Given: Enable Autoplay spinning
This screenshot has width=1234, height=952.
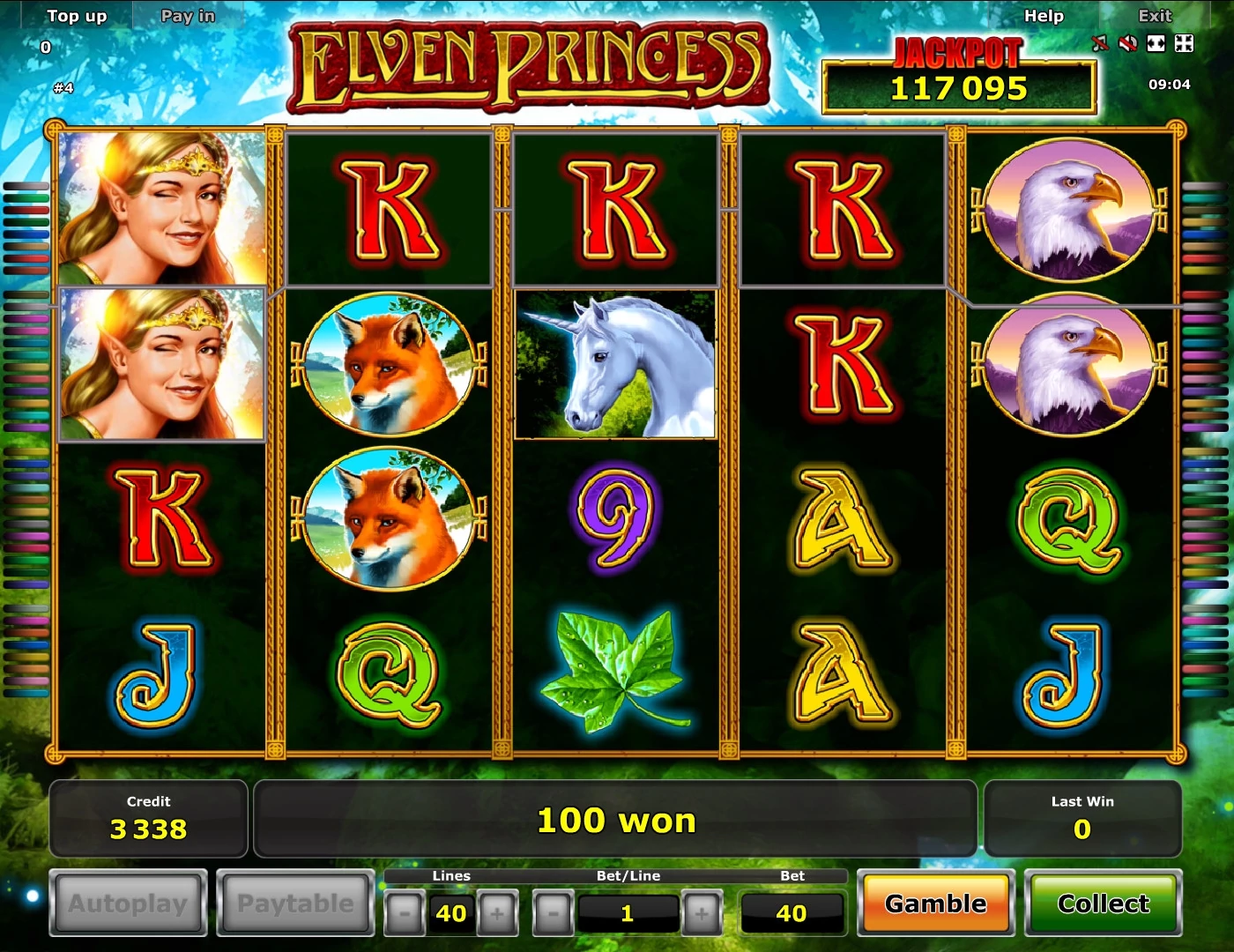Looking at the screenshot, I should click(x=128, y=904).
